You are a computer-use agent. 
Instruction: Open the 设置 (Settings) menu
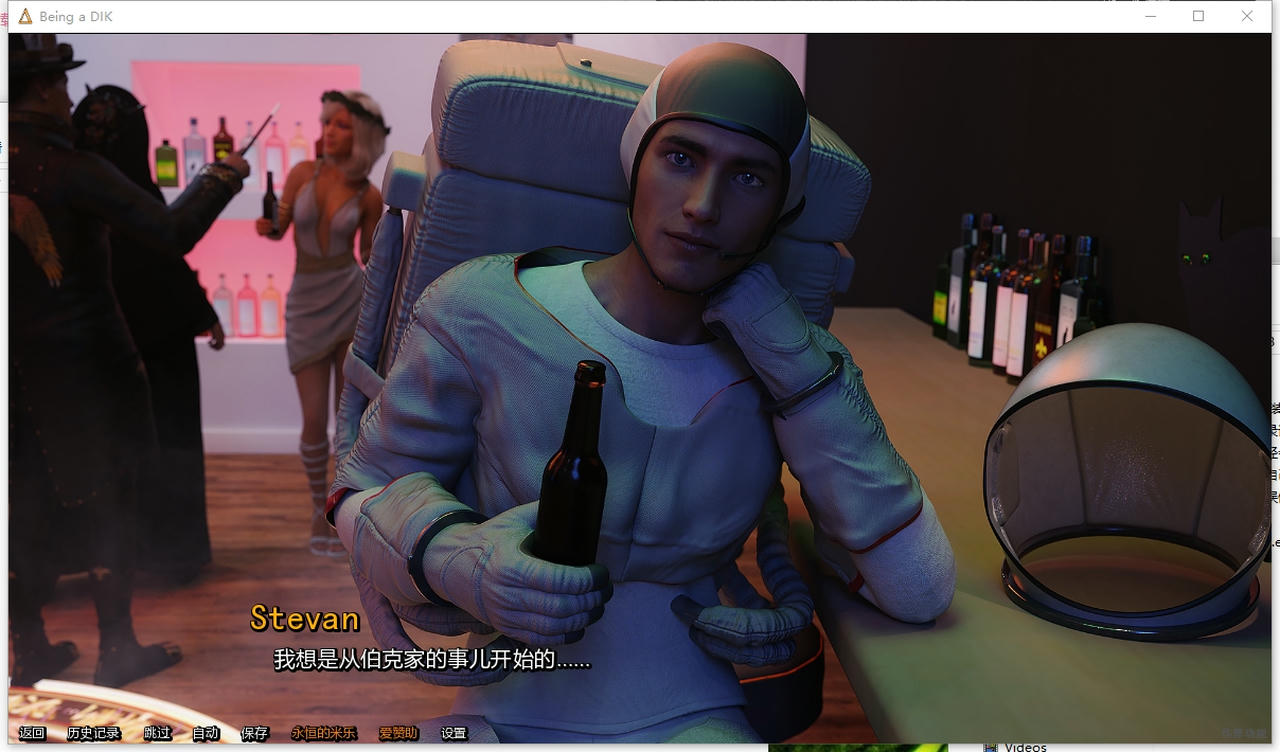click(x=454, y=733)
